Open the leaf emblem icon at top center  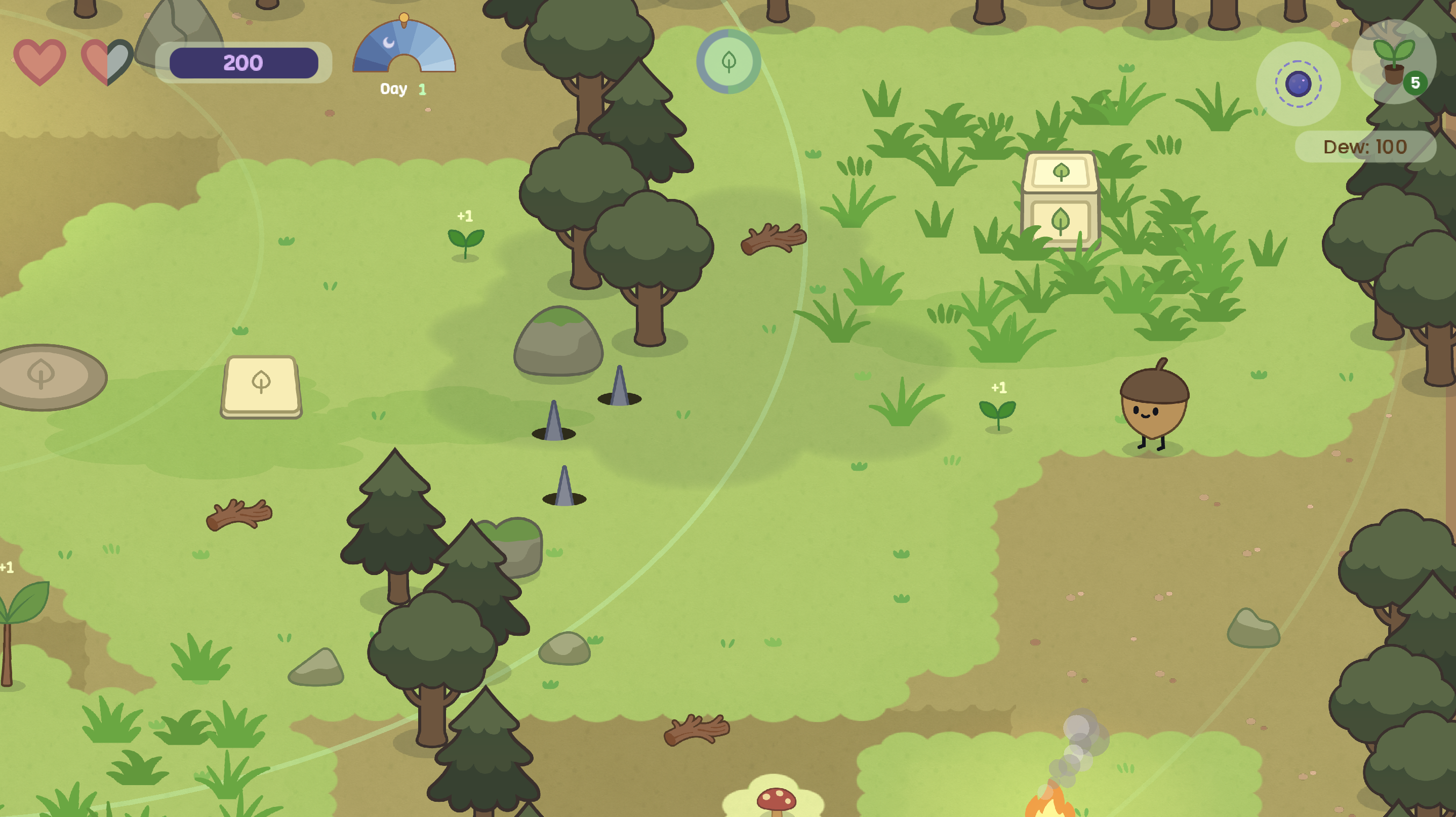tap(728, 62)
